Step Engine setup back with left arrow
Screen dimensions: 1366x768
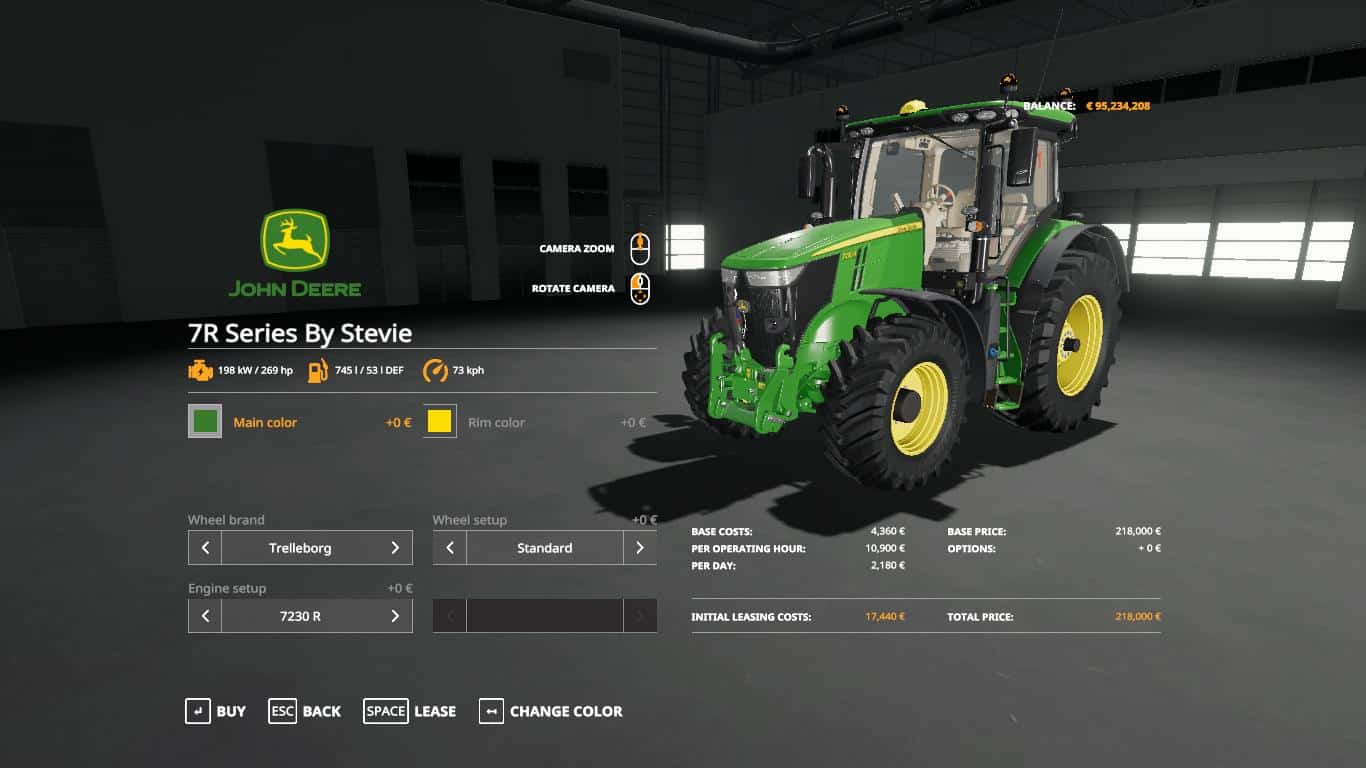coord(203,615)
